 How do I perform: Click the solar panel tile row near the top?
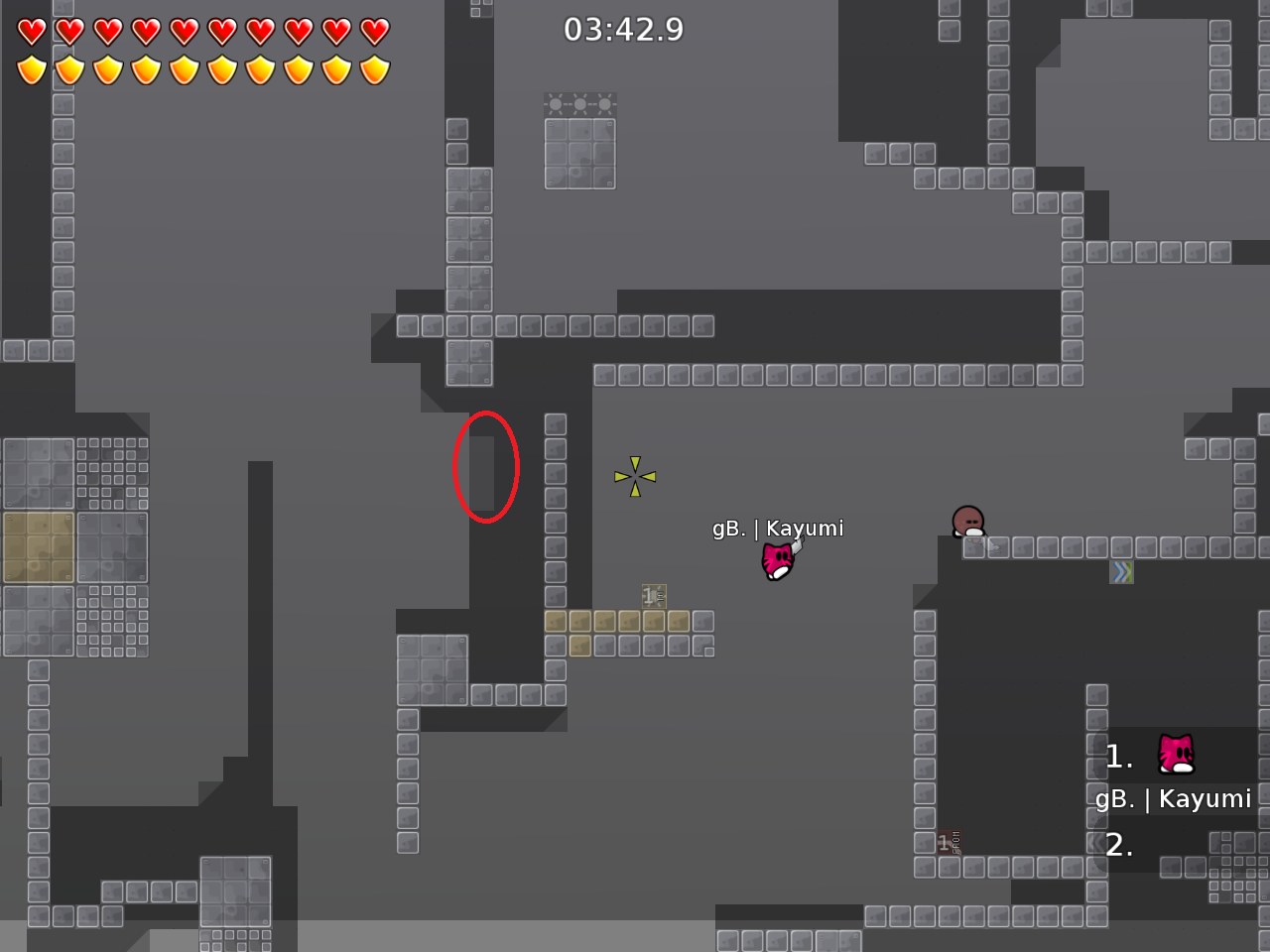click(x=579, y=103)
